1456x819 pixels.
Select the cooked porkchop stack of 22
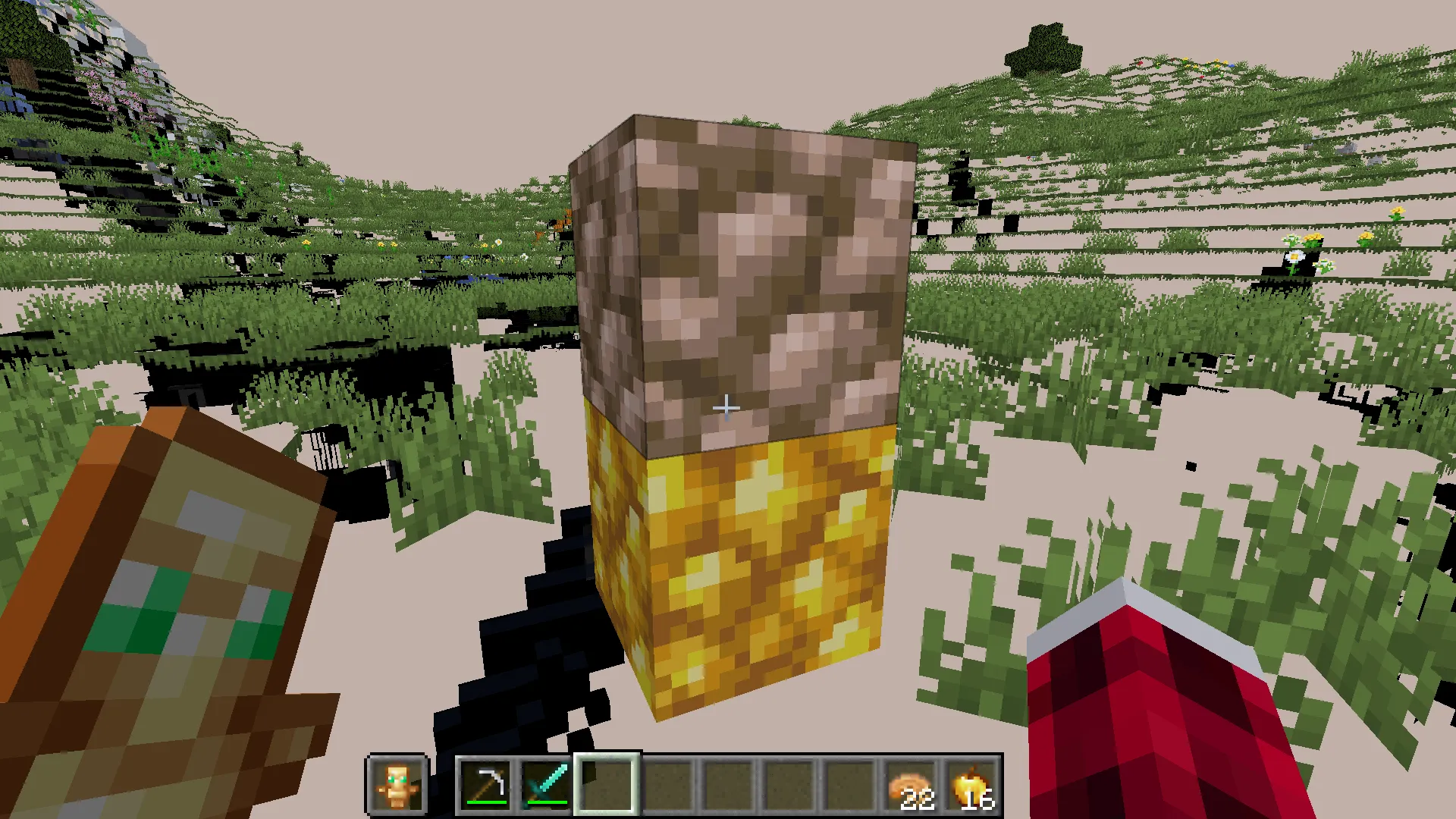coord(910,785)
